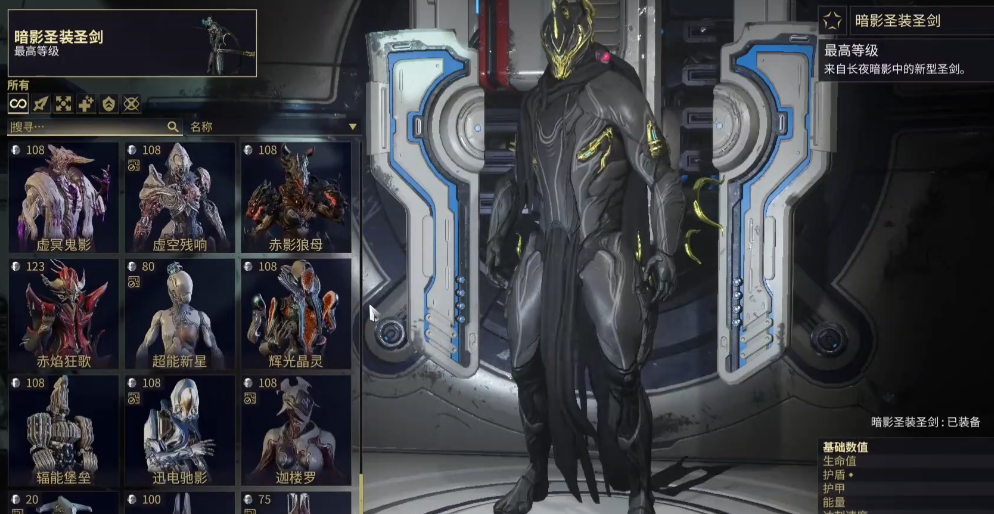Open the 名称 sort dropdown
Image resolution: width=994 pixels, height=514 pixels.
click(x=272, y=127)
